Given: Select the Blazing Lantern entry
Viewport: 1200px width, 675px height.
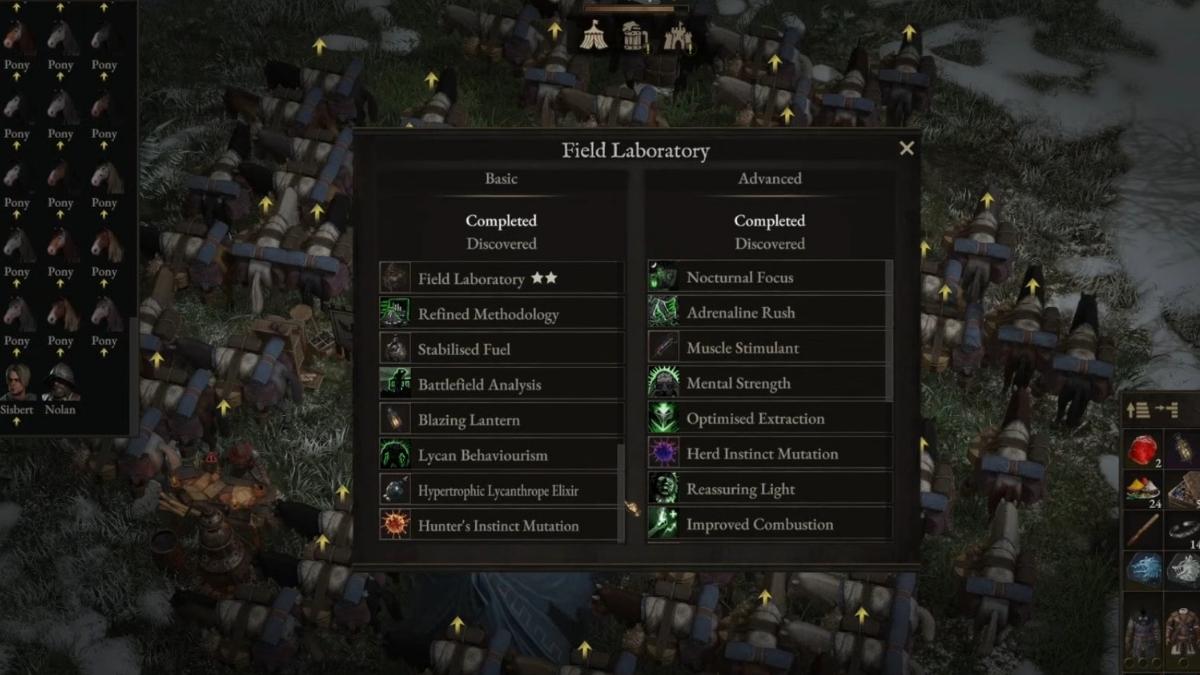Looking at the screenshot, I should pos(500,420).
